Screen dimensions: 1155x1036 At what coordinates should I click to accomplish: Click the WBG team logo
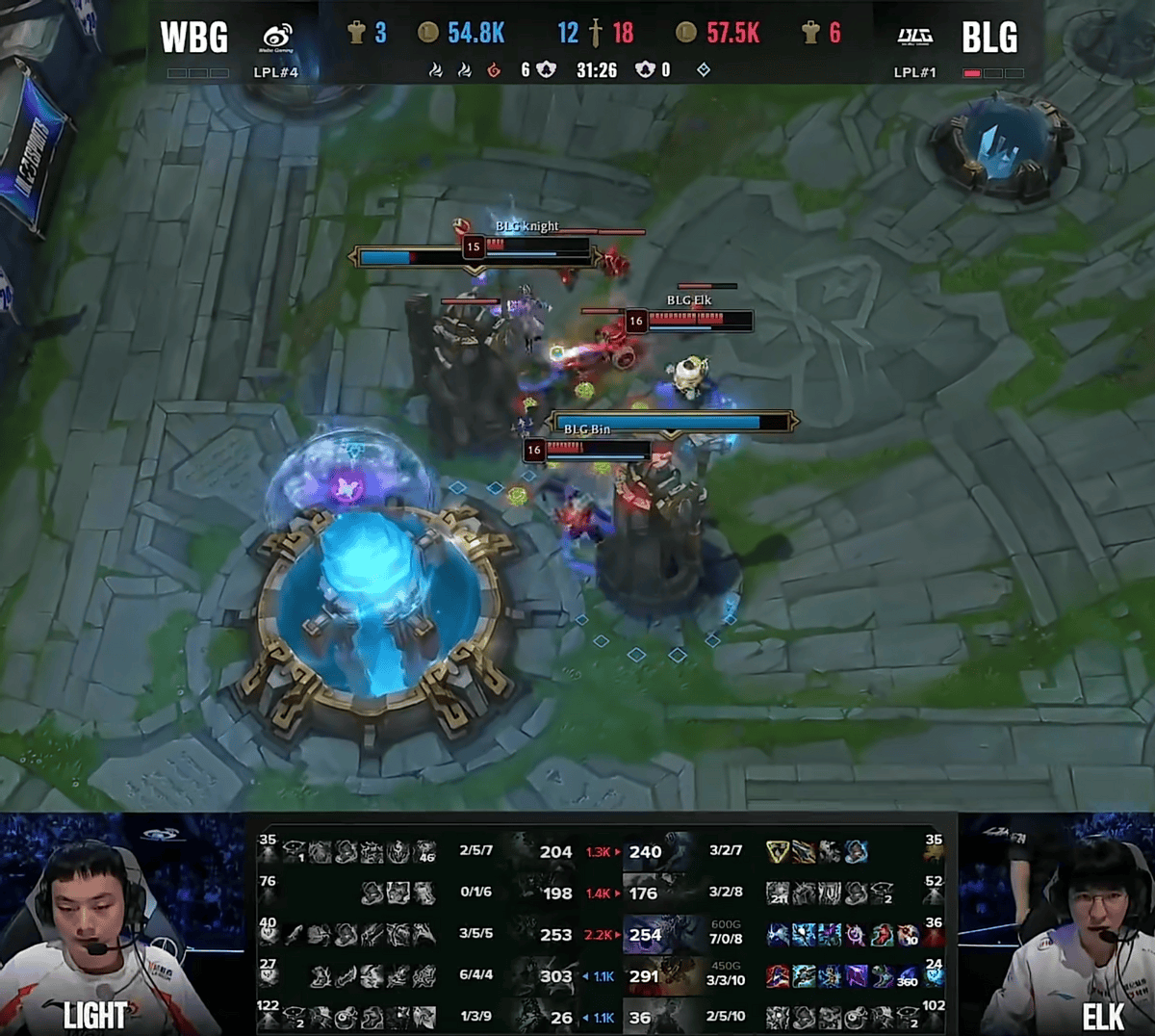[x=276, y=39]
